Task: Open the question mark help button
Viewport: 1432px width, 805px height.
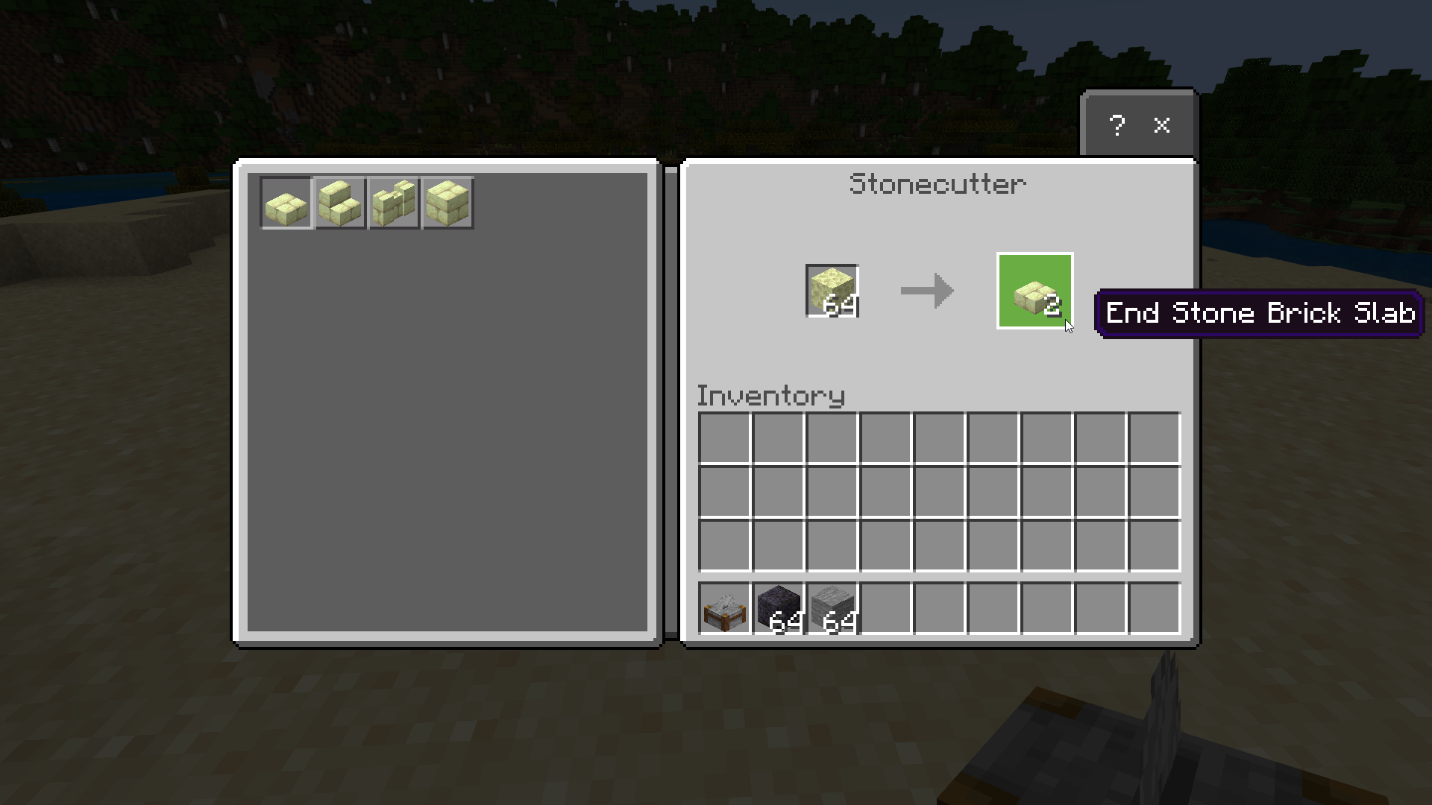Action: point(1117,126)
